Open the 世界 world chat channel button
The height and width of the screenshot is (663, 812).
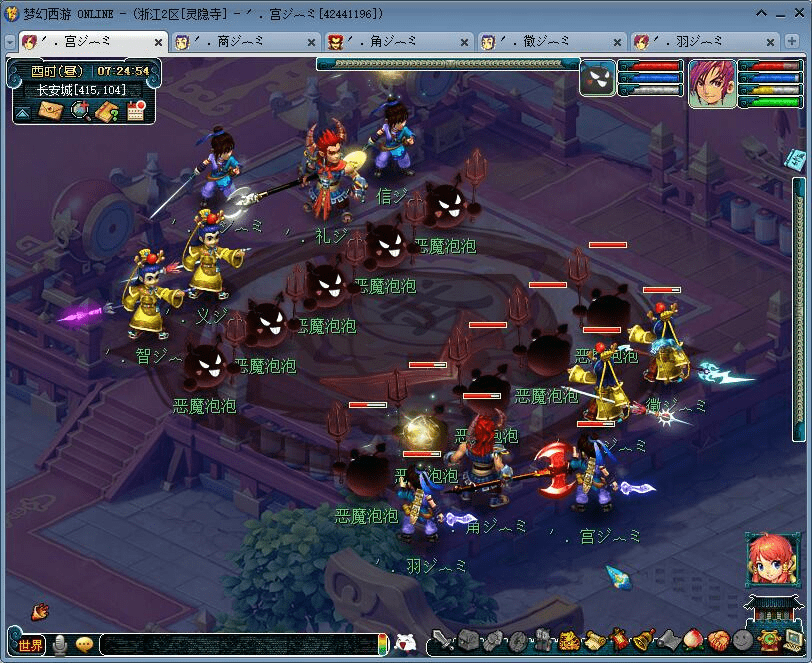pyautogui.click(x=30, y=645)
